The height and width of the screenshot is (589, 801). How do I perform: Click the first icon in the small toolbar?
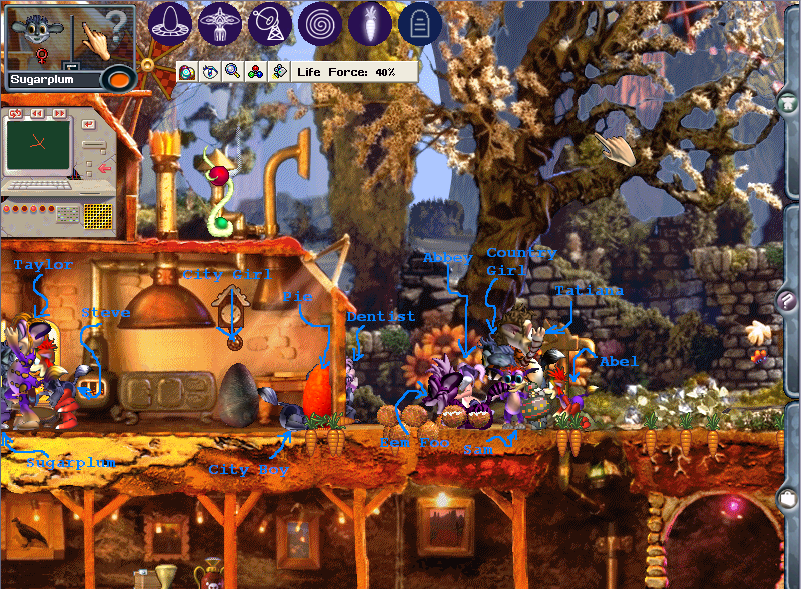pos(187,72)
